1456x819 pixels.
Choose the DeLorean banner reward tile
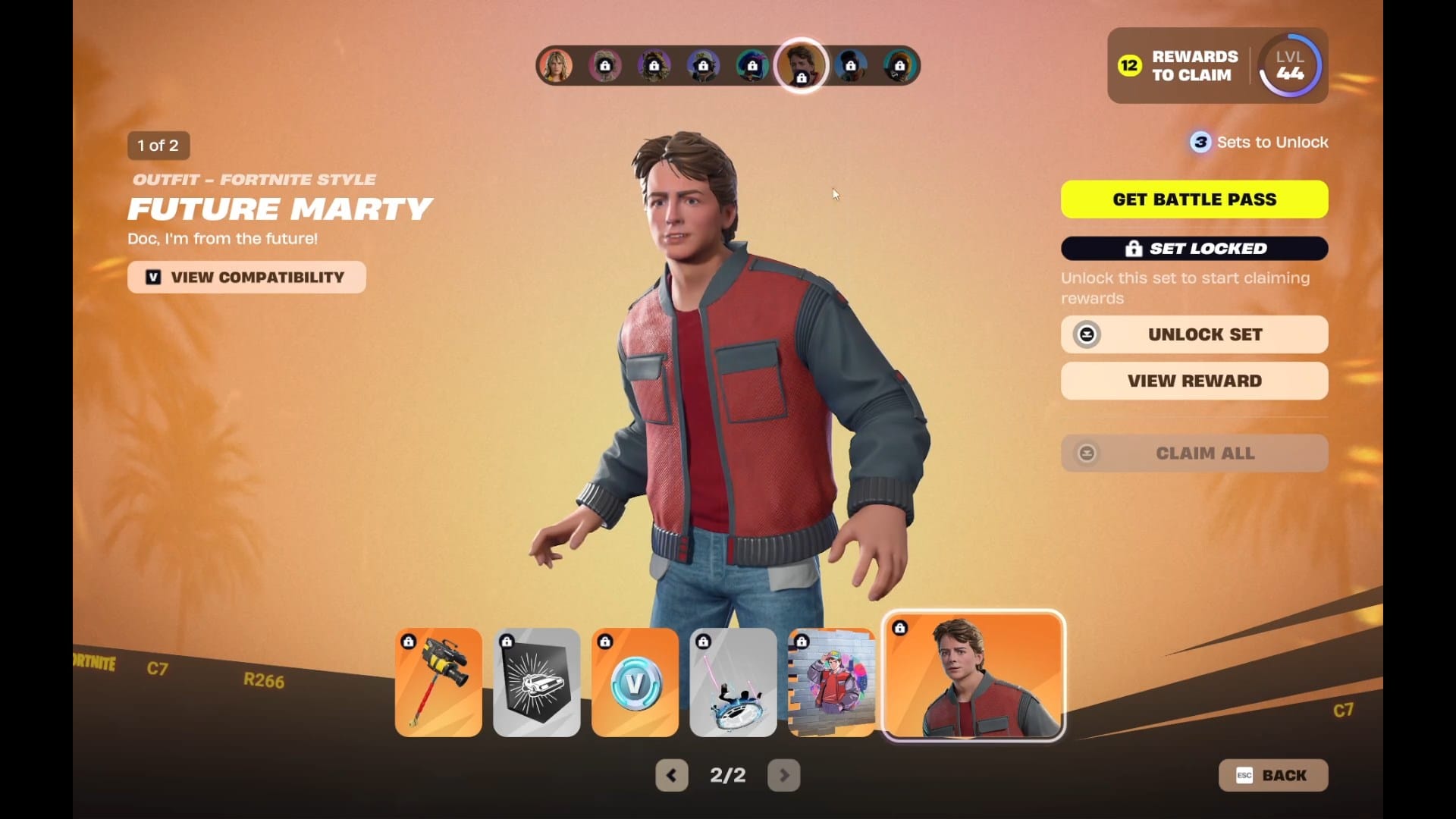click(536, 682)
